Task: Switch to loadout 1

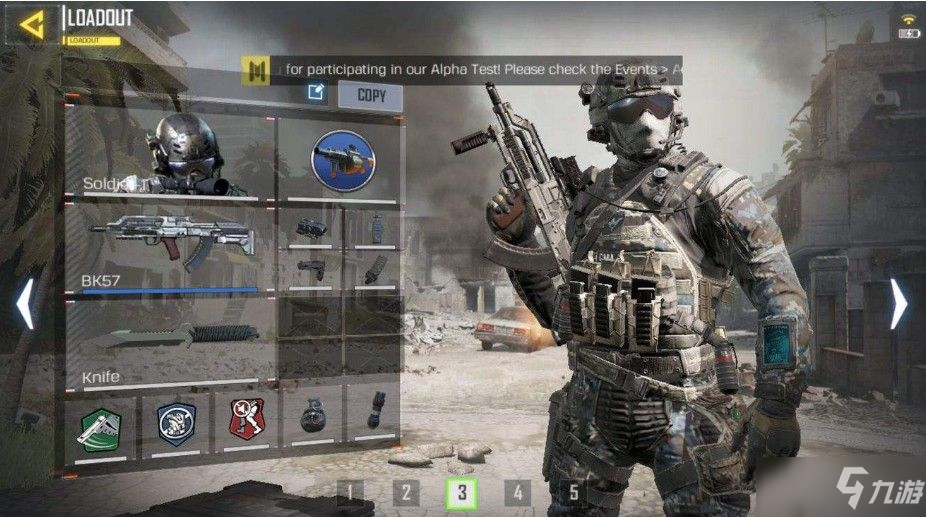Action: [349, 492]
